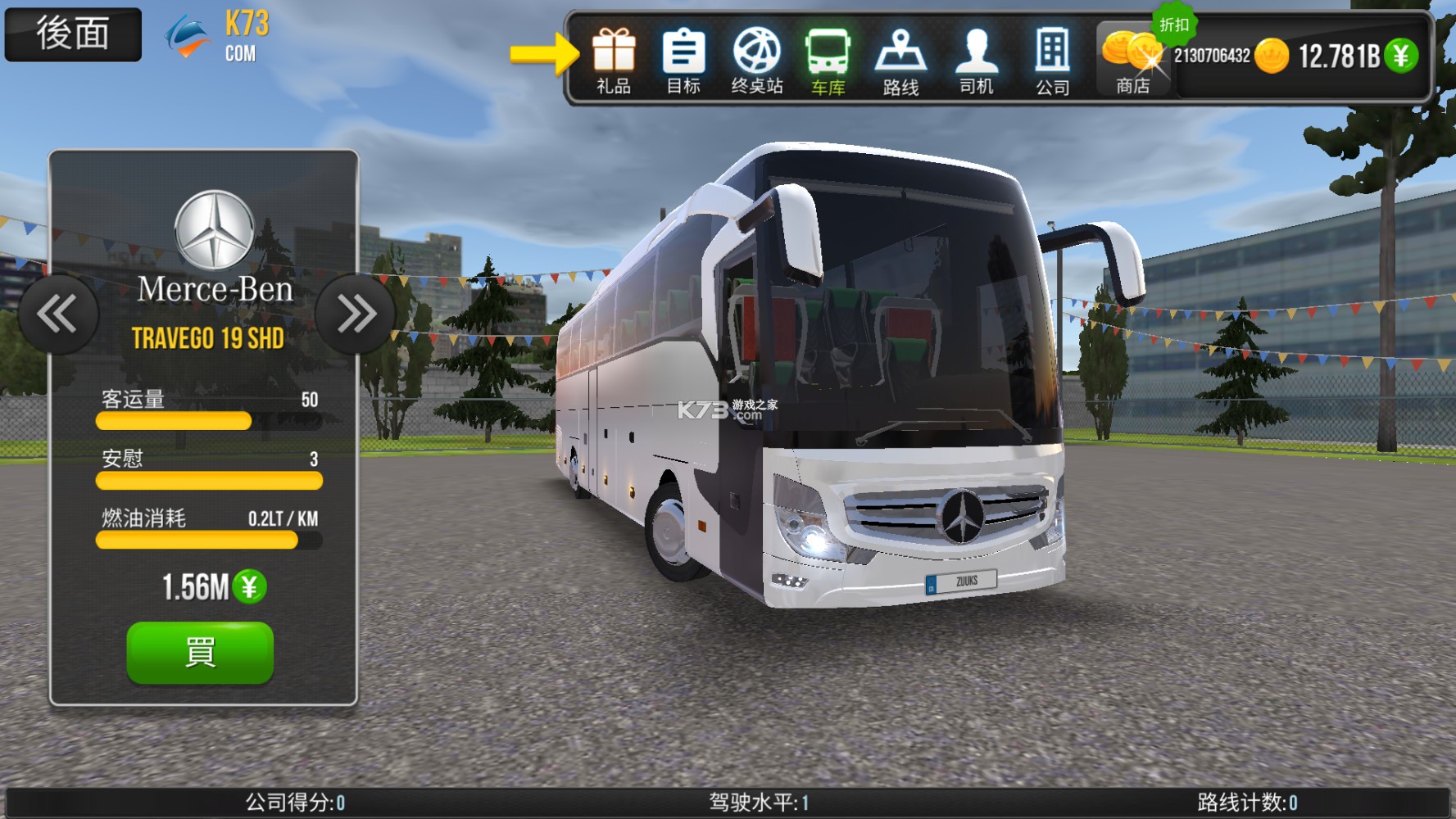1456x819 pixels.
Task: Open the 商店 shop with discount badge
Action: click(x=1135, y=57)
